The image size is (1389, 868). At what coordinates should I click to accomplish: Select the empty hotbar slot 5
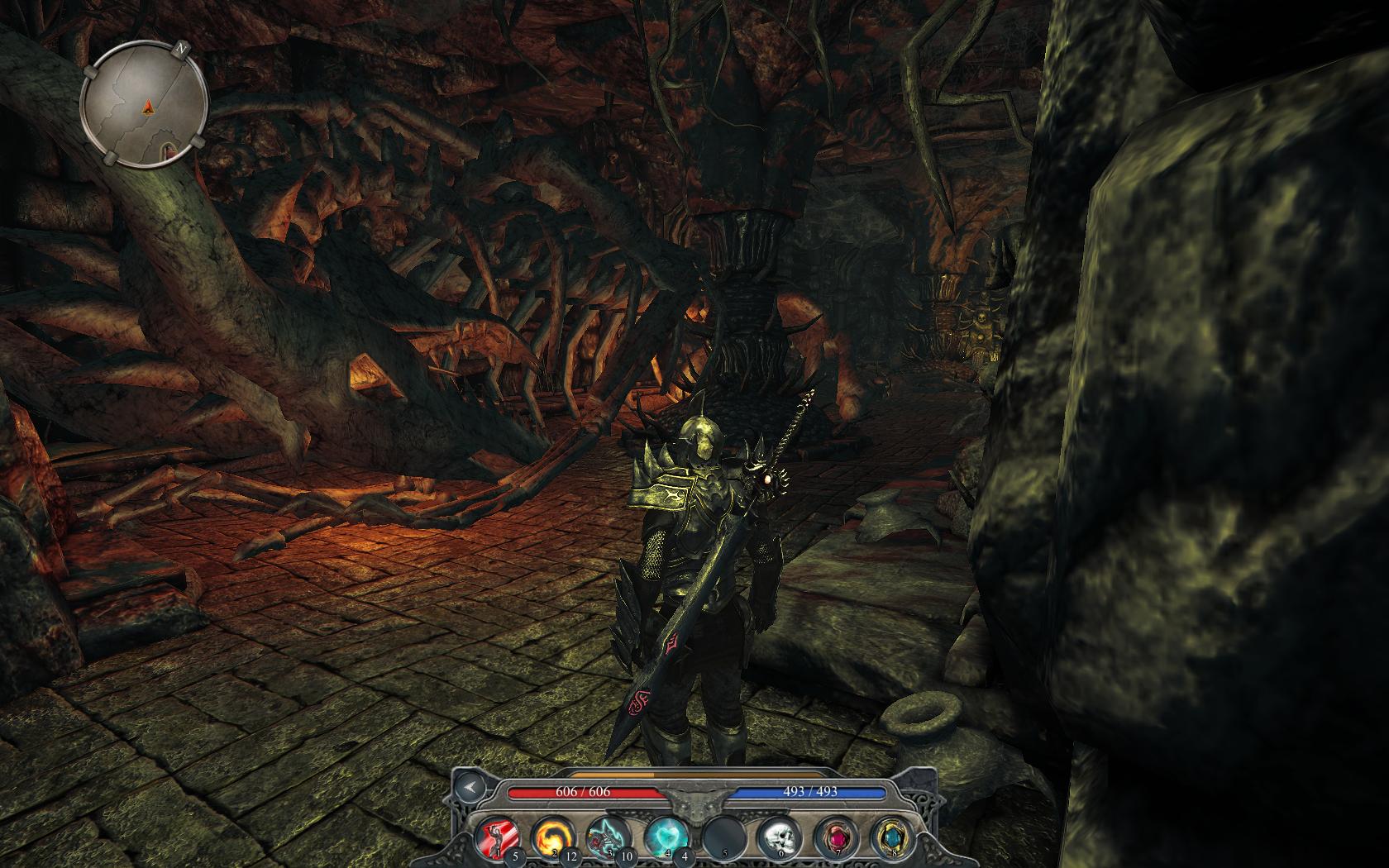pyautogui.click(x=720, y=837)
